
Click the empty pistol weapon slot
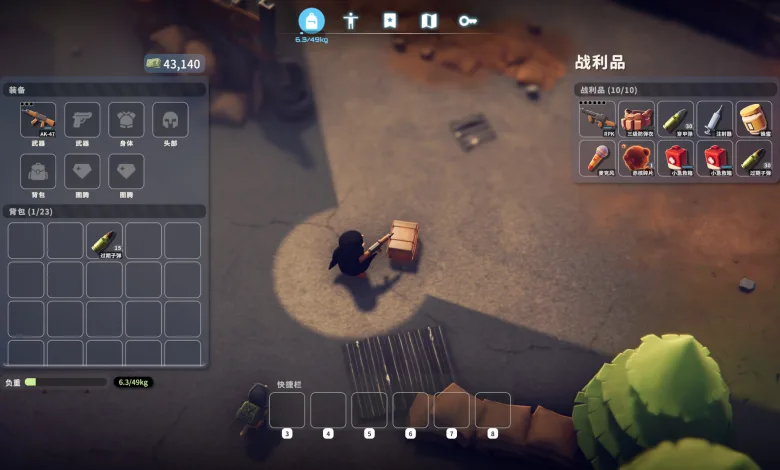pos(82,120)
